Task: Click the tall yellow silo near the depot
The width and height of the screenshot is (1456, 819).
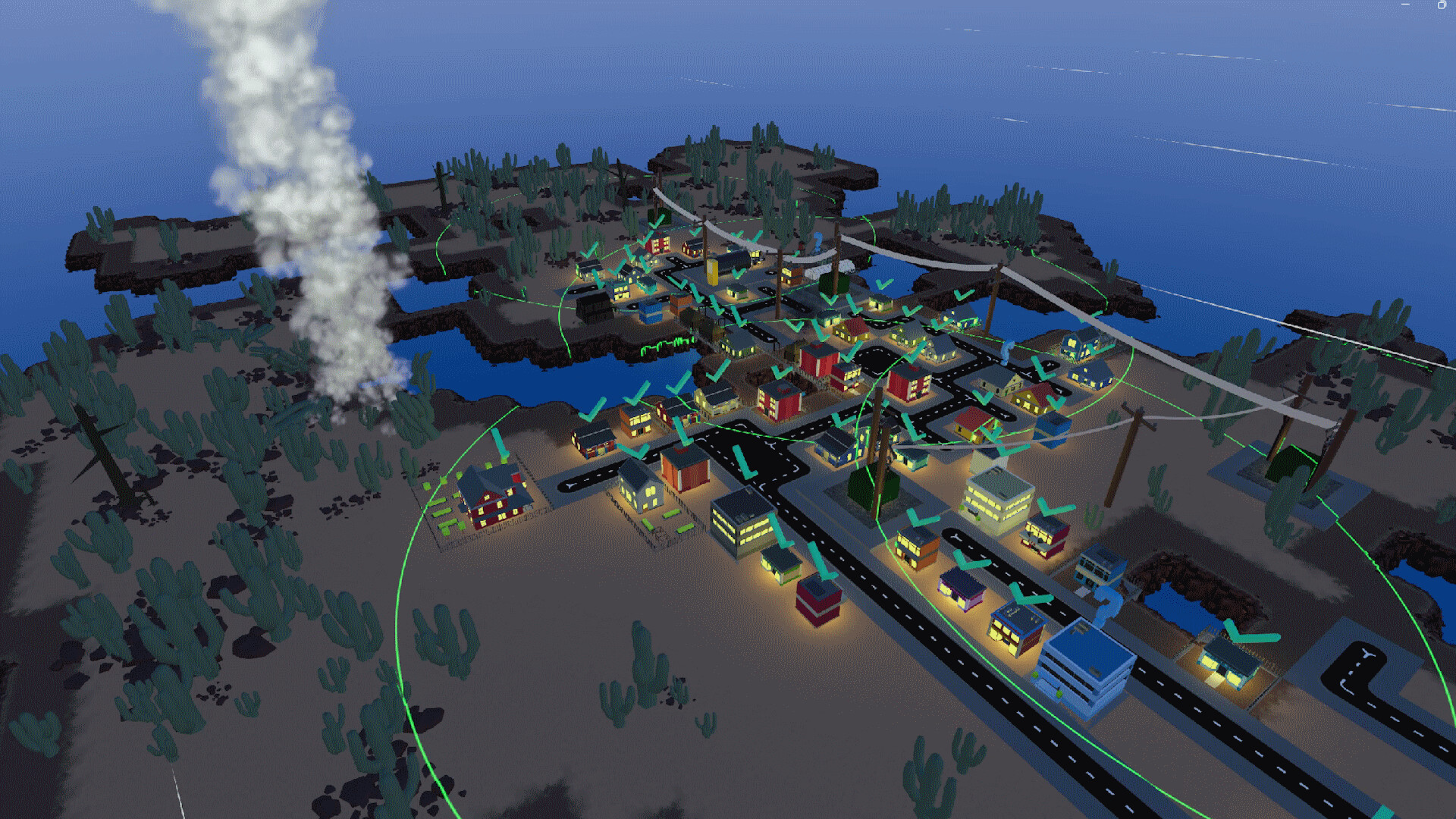Action: [711, 273]
